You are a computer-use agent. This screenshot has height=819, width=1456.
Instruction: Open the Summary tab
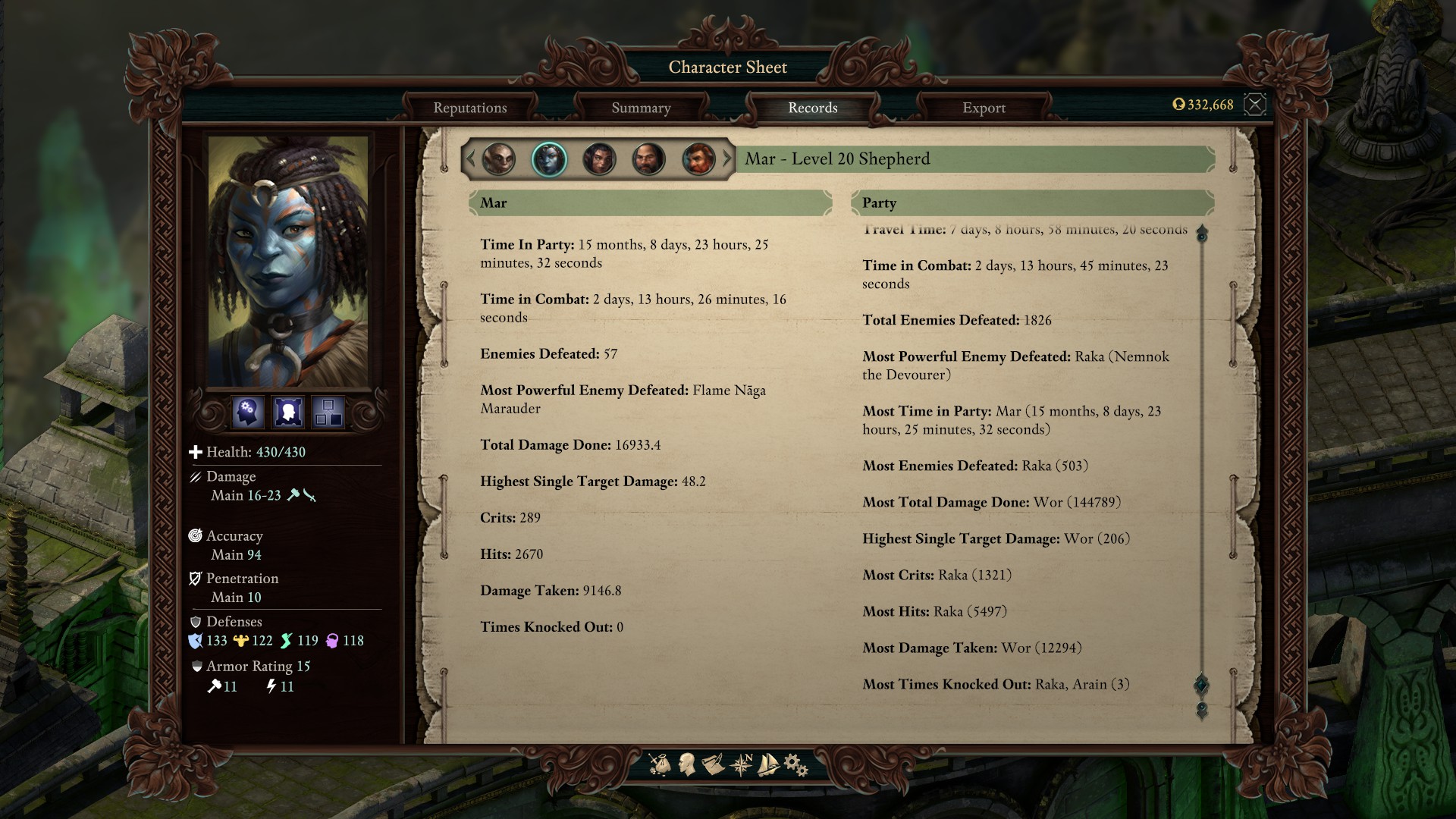tap(641, 108)
